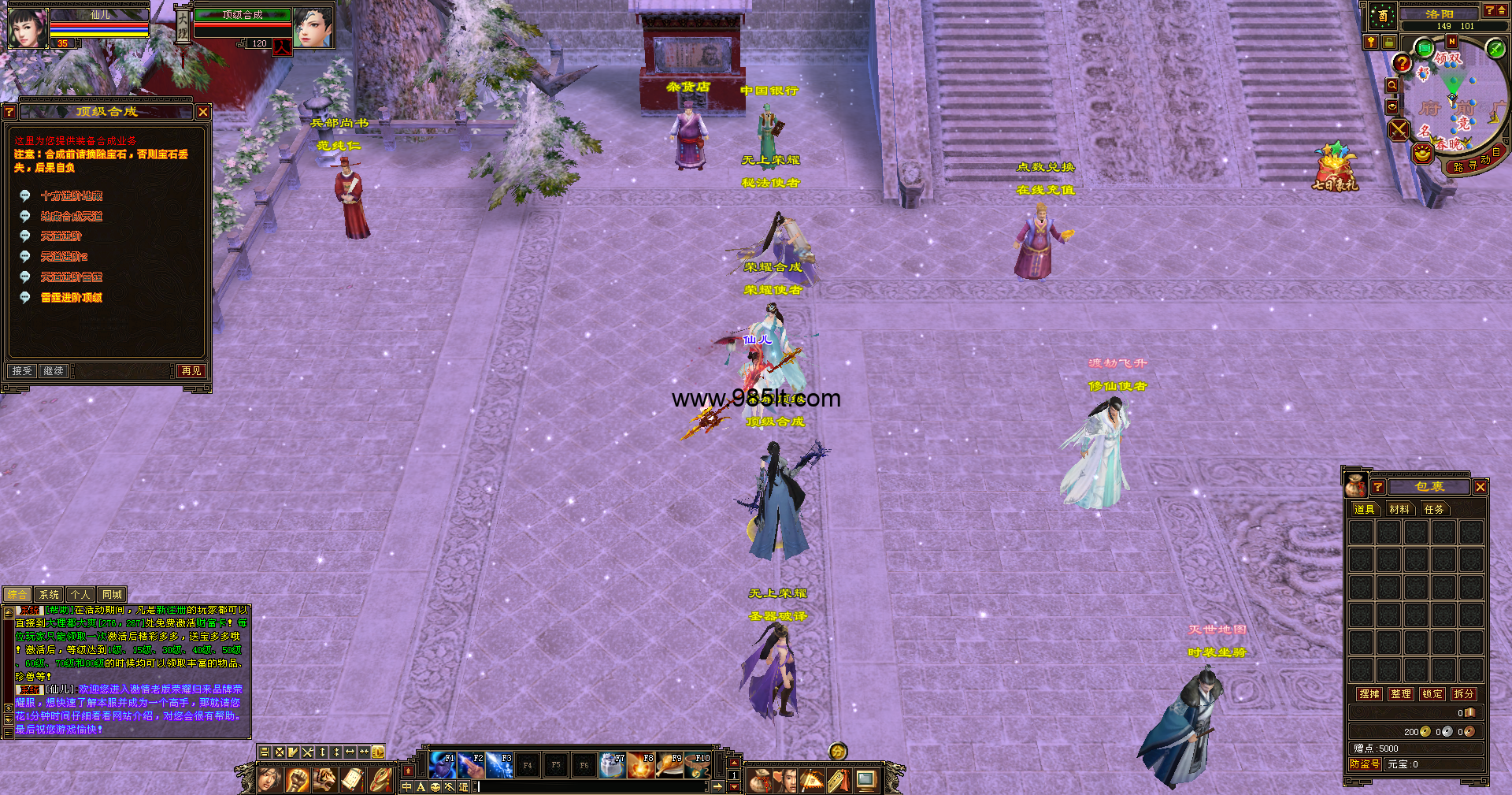Switch to the 材料 materials tab

1399,509
